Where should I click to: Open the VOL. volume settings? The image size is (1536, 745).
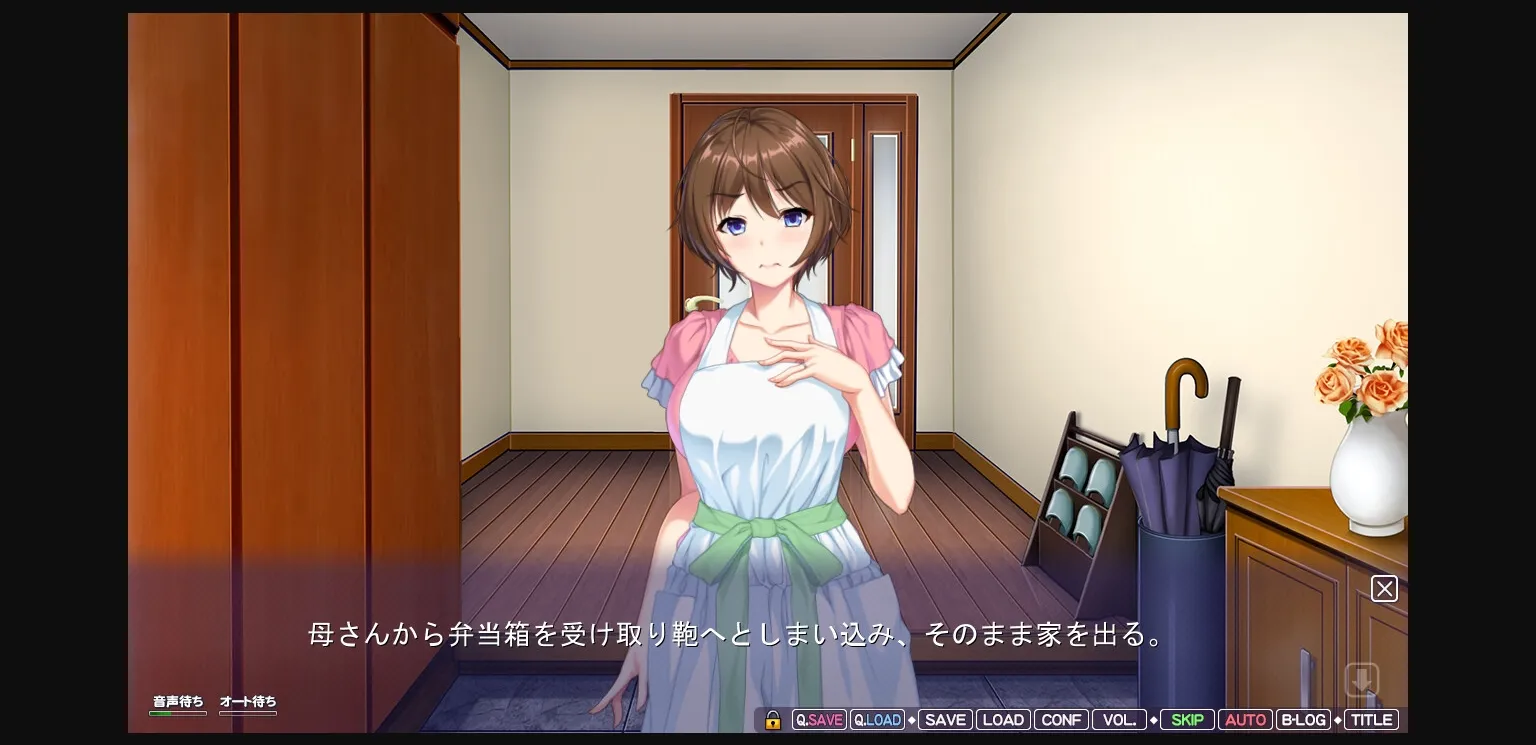pyautogui.click(x=1119, y=719)
